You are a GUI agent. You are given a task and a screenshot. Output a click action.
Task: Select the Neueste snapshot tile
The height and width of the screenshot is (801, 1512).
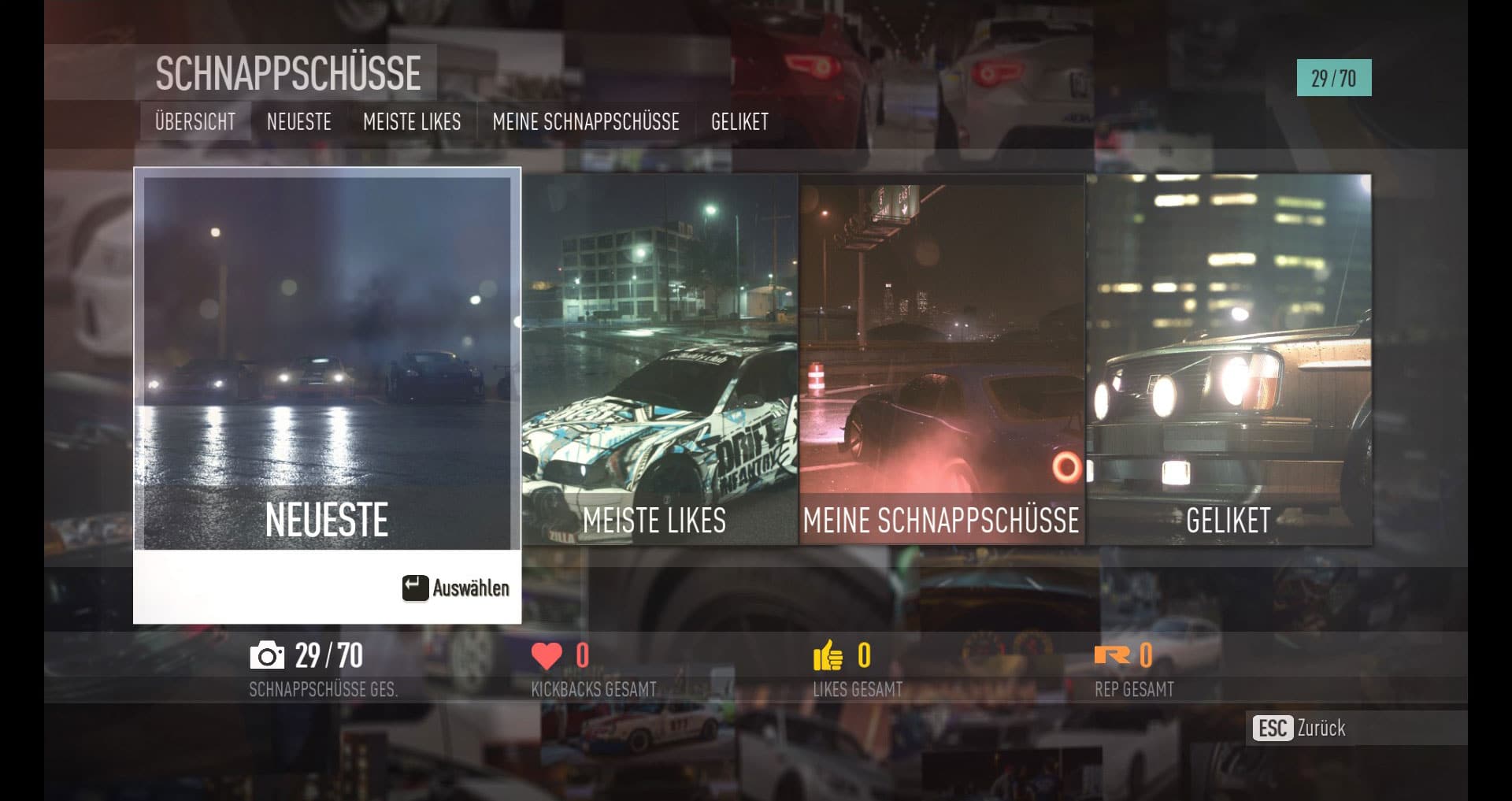click(327, 362)
